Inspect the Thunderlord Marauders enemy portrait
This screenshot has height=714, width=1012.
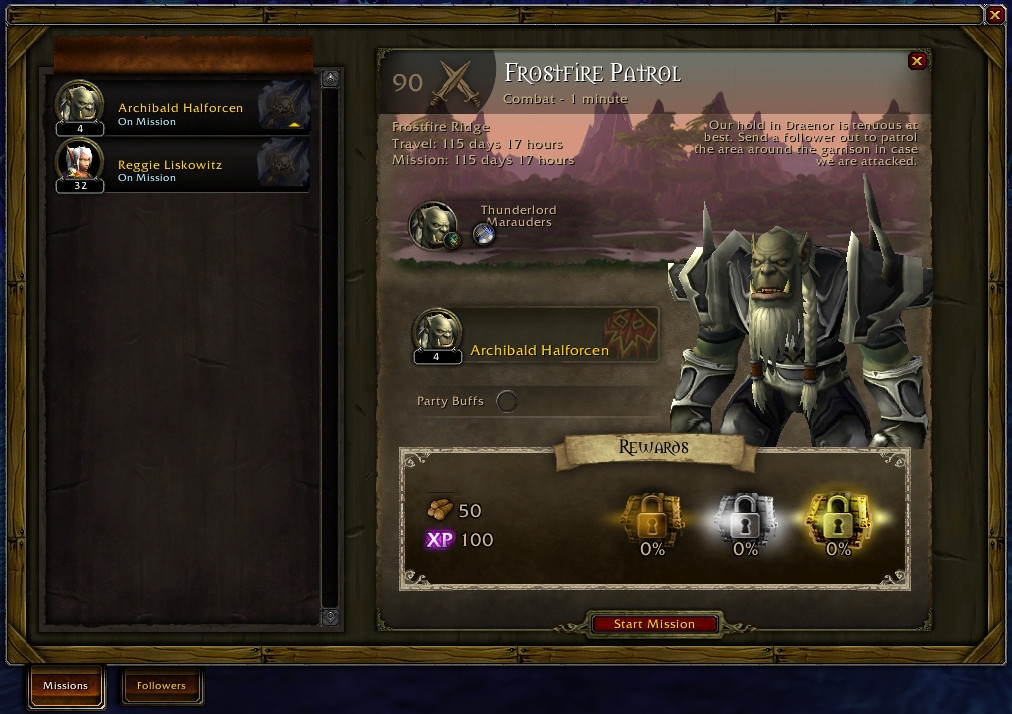tap(434, 224)
